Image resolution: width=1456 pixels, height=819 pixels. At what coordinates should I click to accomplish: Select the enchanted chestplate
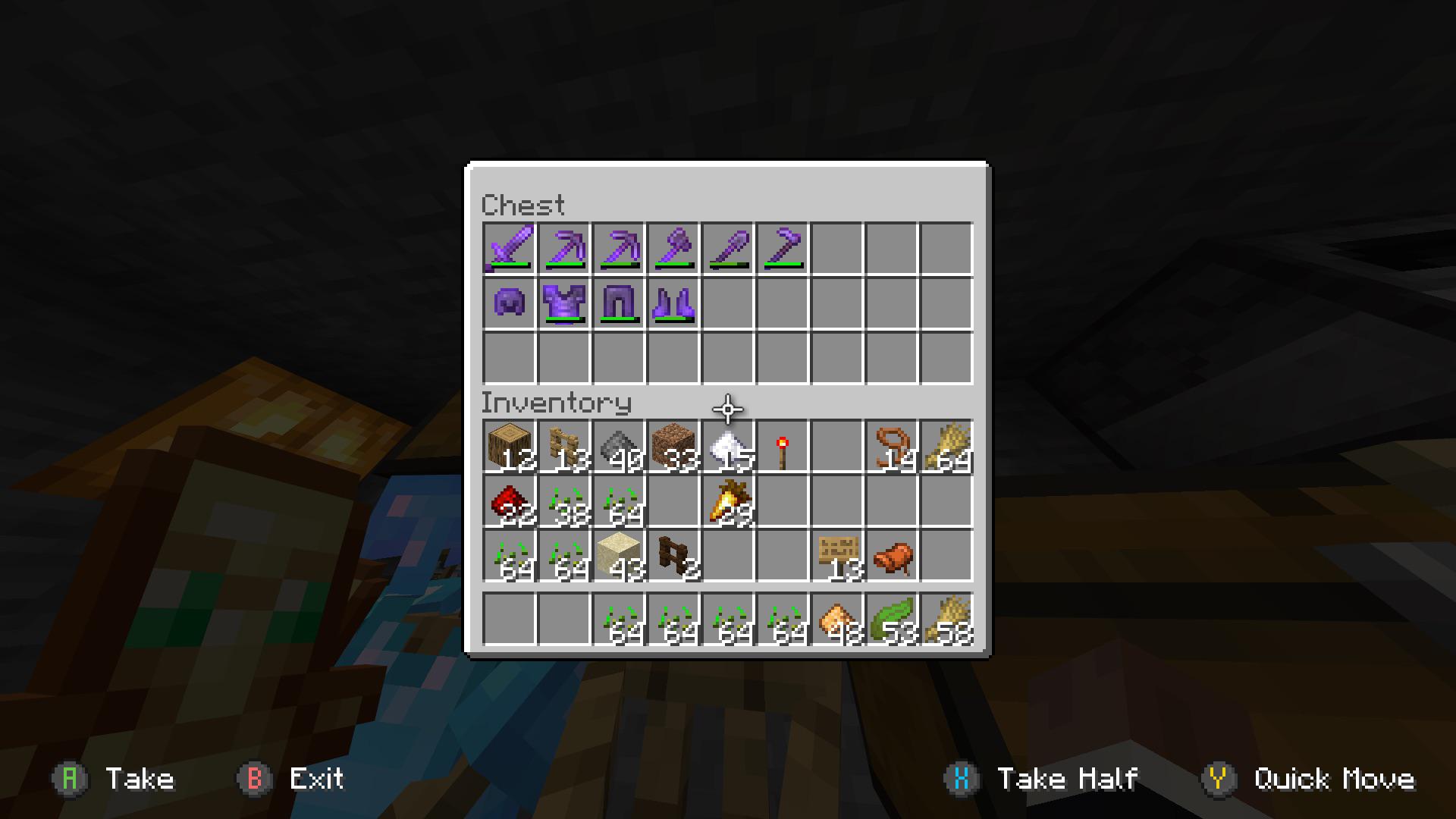click(x=564, y=303)
